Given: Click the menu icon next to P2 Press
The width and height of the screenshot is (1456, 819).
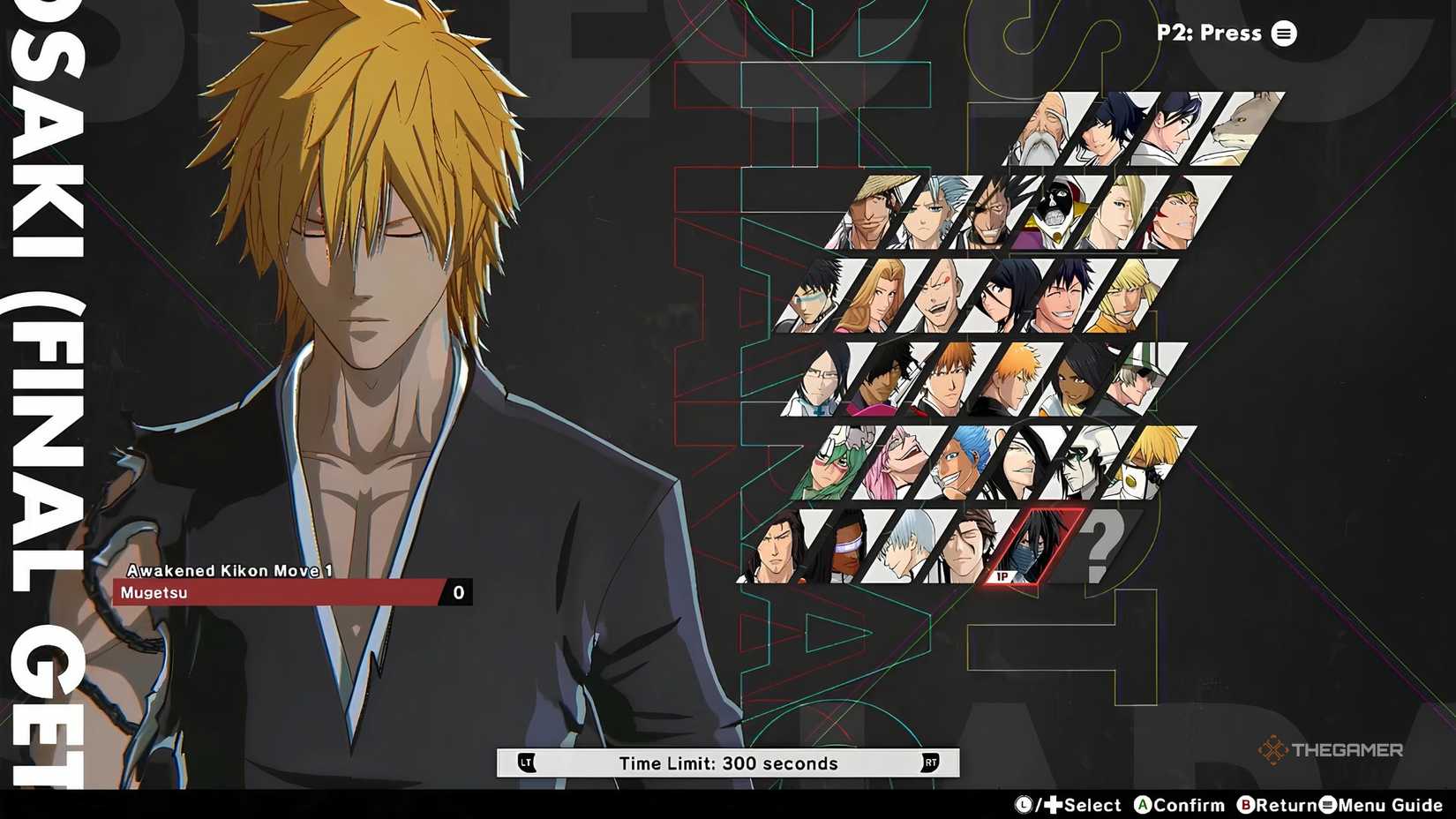Looking at the screenshot, I should point(1284,34).
